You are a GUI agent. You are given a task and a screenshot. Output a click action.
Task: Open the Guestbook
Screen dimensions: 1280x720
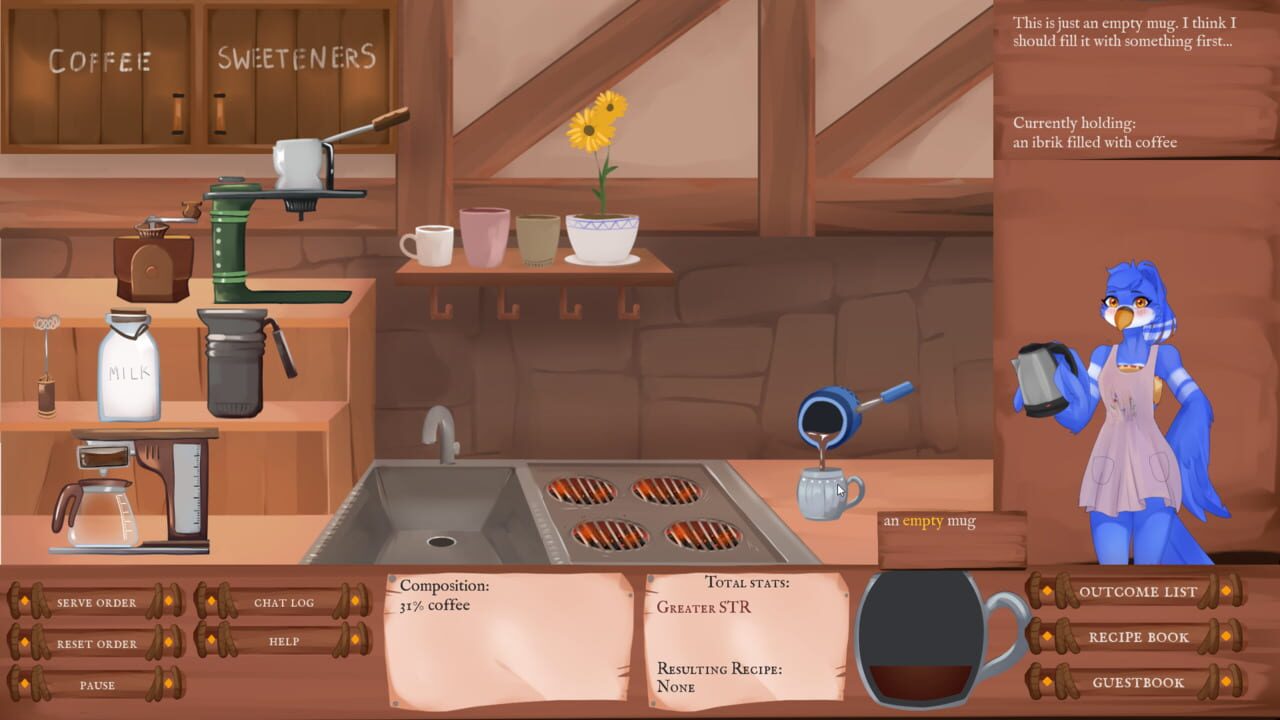pos(1140,682)
